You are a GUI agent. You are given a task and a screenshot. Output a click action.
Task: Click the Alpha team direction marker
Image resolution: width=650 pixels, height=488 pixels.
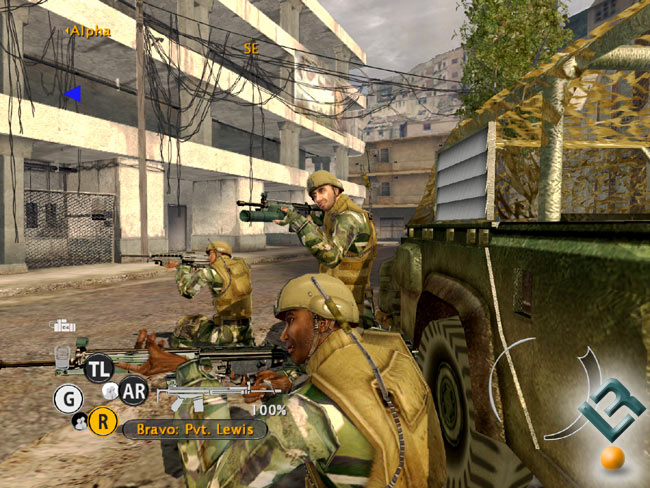[72, 94]
